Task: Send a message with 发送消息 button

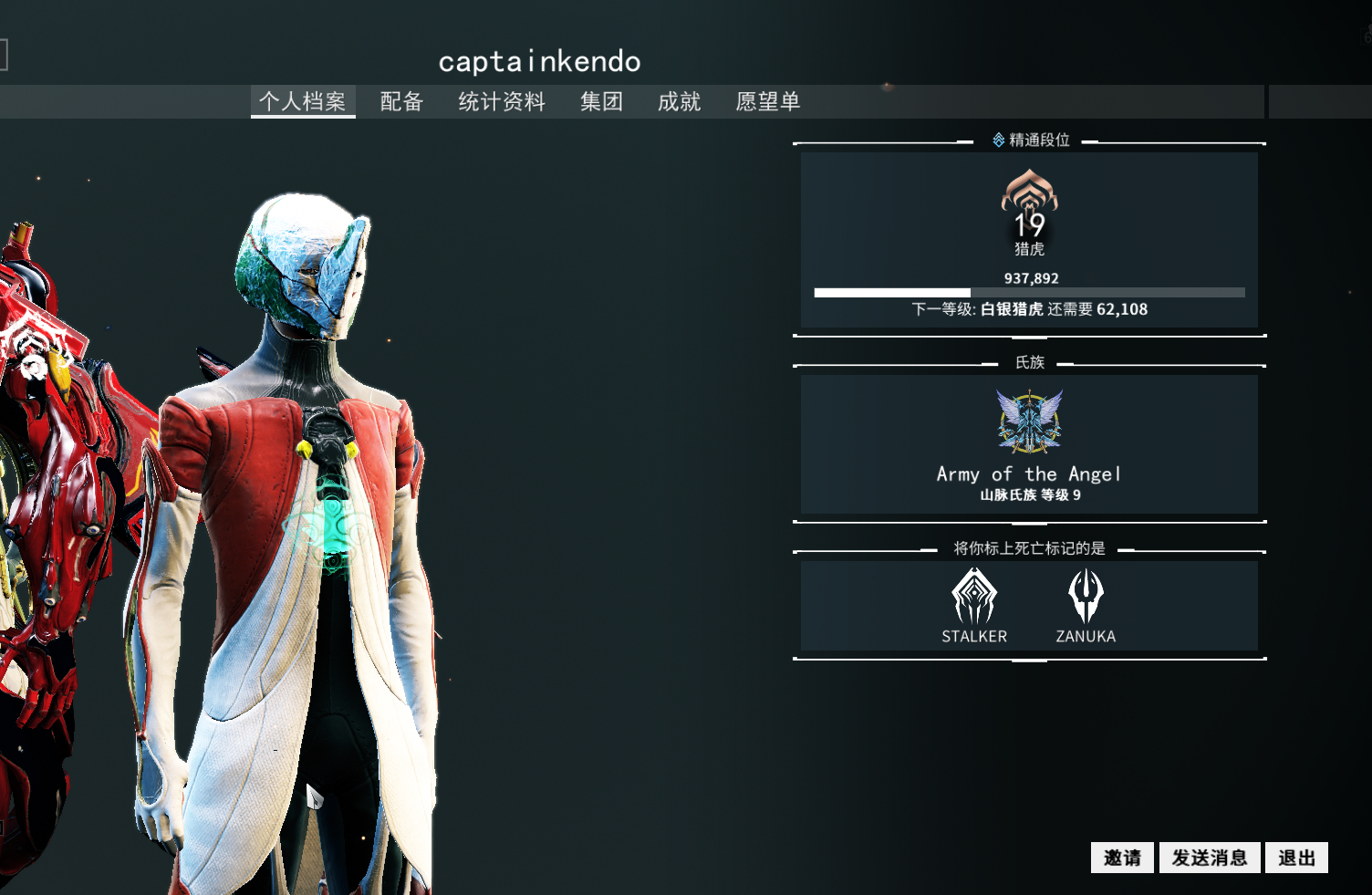Action: pyautogui.click(x=1210, y=858)
